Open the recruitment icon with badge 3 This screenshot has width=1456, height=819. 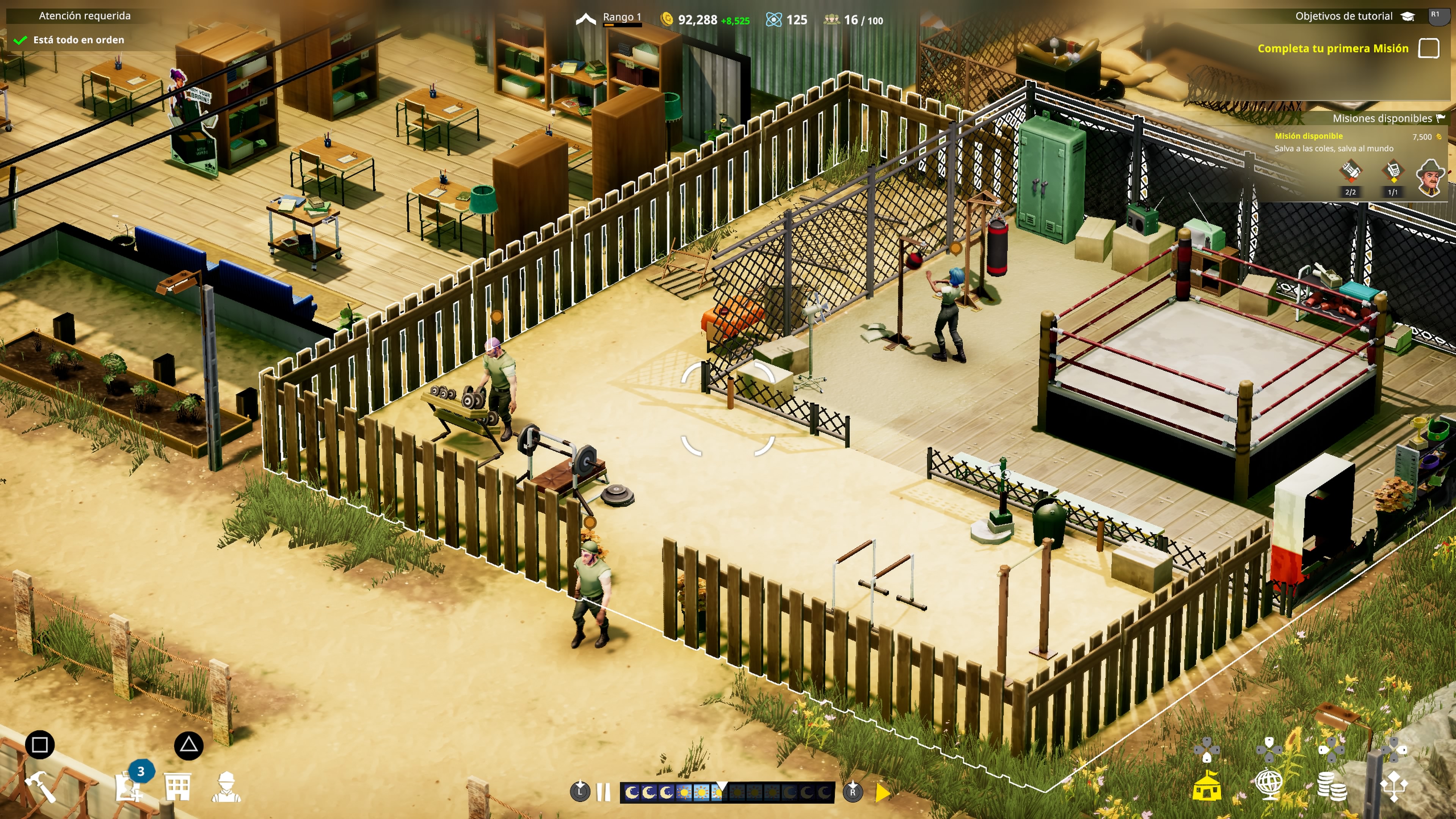pos(129,786)
